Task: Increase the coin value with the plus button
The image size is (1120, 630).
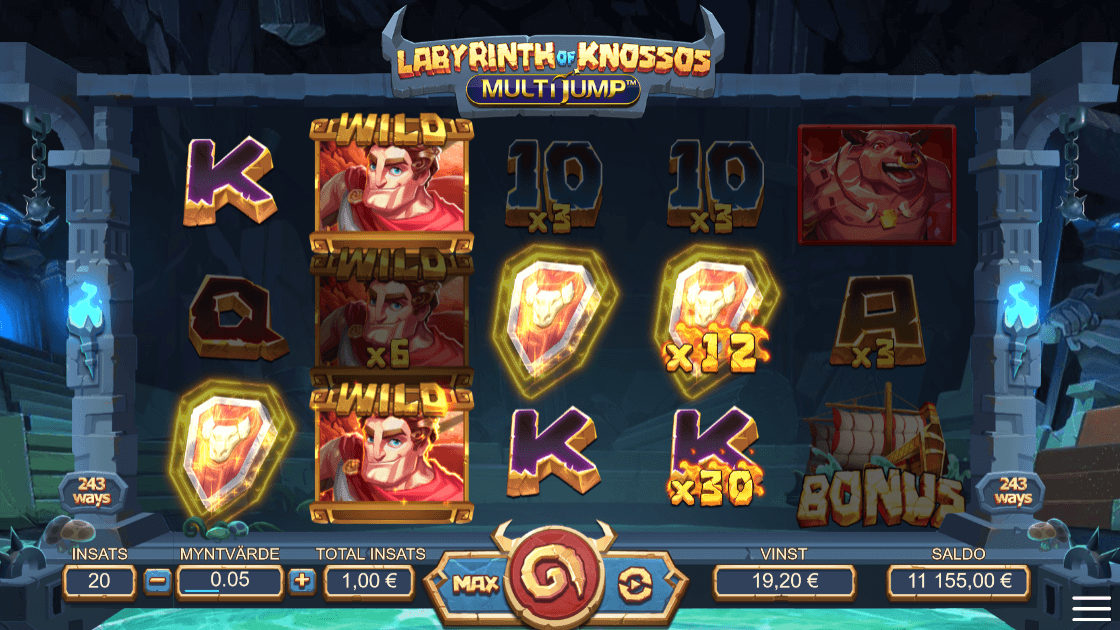Action: (x=302, y=581)
